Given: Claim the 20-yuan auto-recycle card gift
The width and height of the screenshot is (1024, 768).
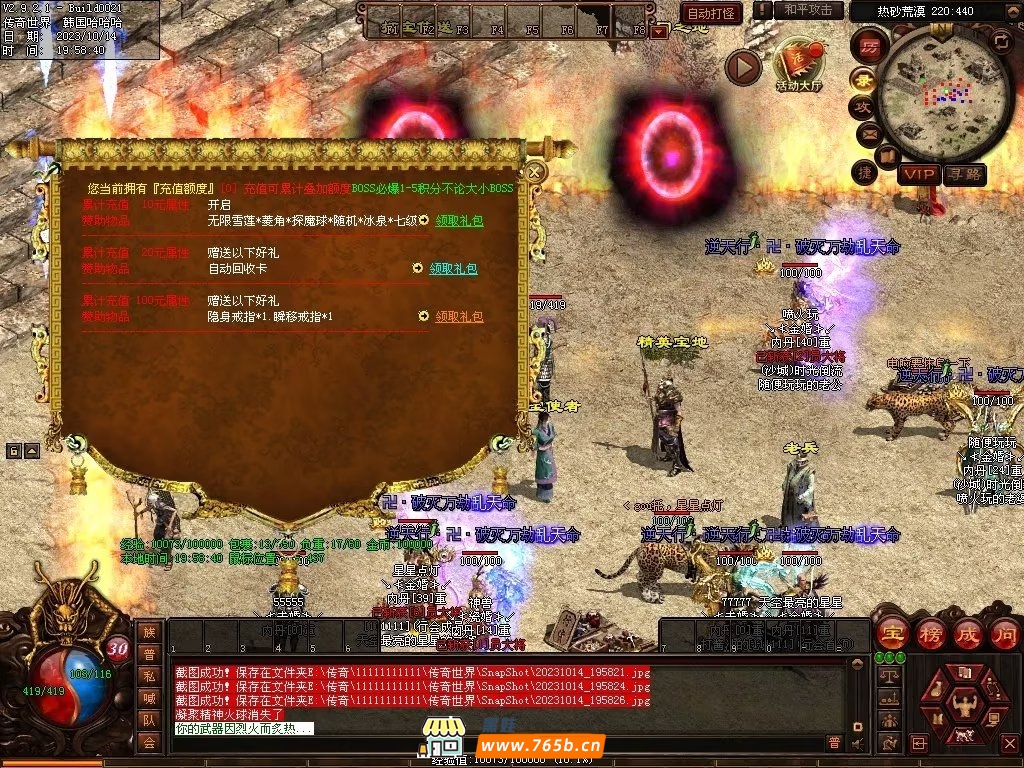Looking at the screenshot, I should point(454,269).
